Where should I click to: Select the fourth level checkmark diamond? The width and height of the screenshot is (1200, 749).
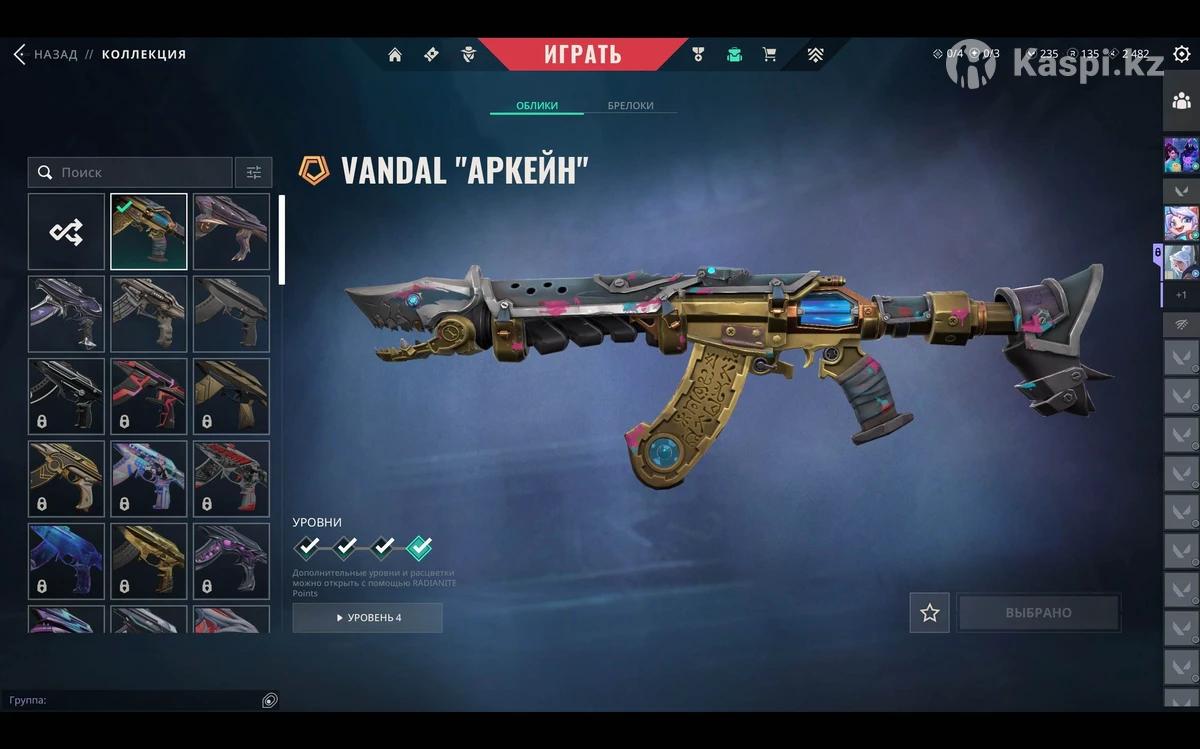pyautogui.click(x=420, y=547)
